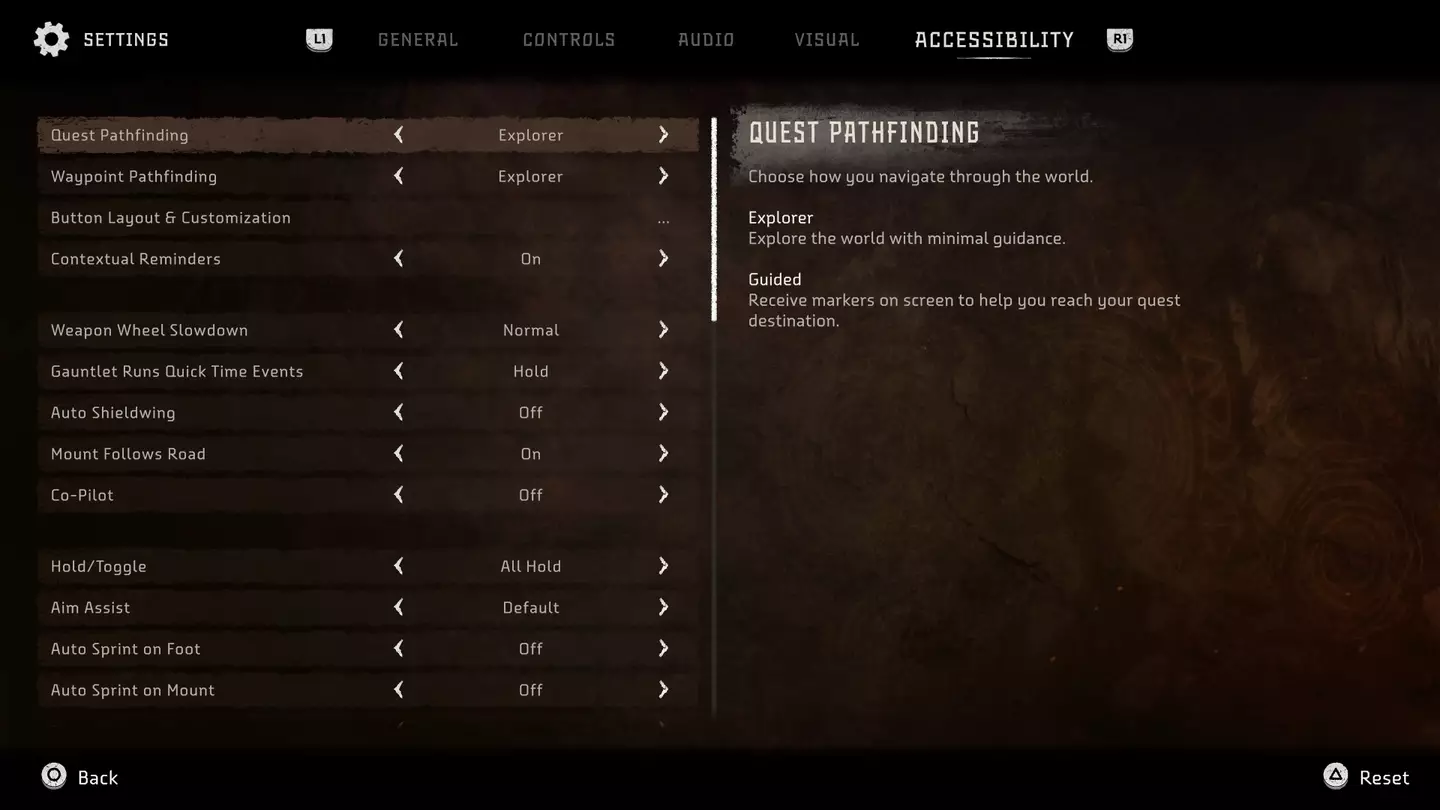Switch to the General tab

[417, 40]
